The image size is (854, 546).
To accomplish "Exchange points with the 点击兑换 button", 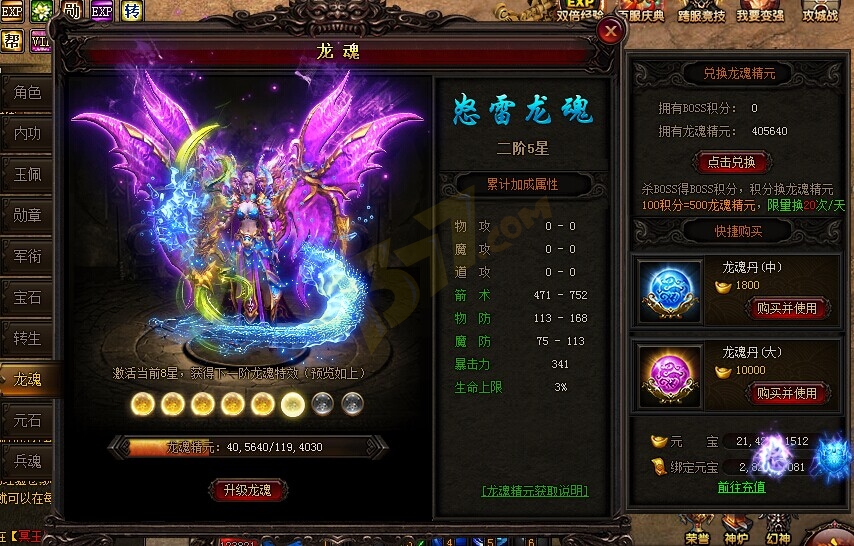I will pyautogui.click(x=732, y=162).
